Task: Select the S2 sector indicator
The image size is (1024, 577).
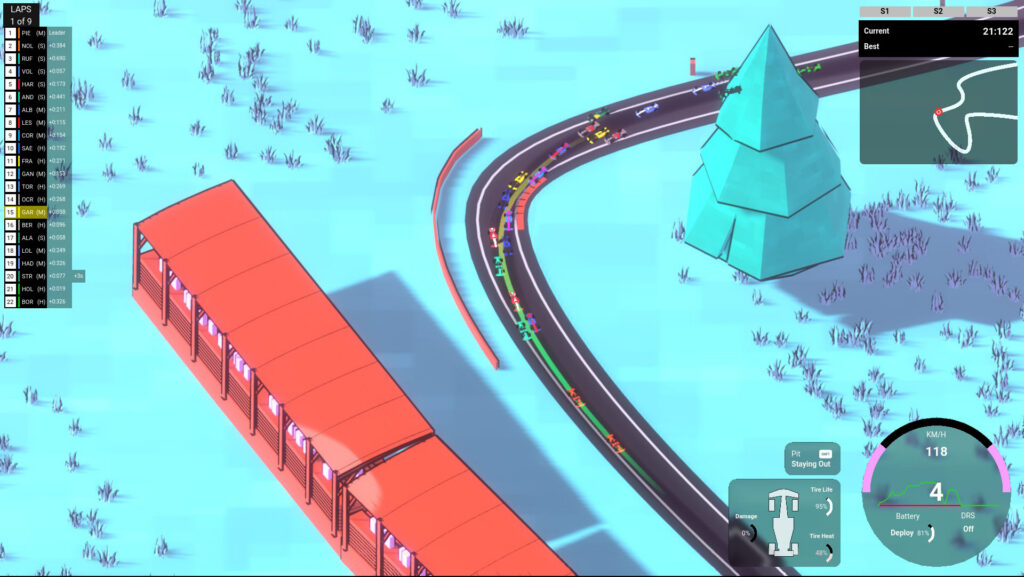Action: point(937,11)
